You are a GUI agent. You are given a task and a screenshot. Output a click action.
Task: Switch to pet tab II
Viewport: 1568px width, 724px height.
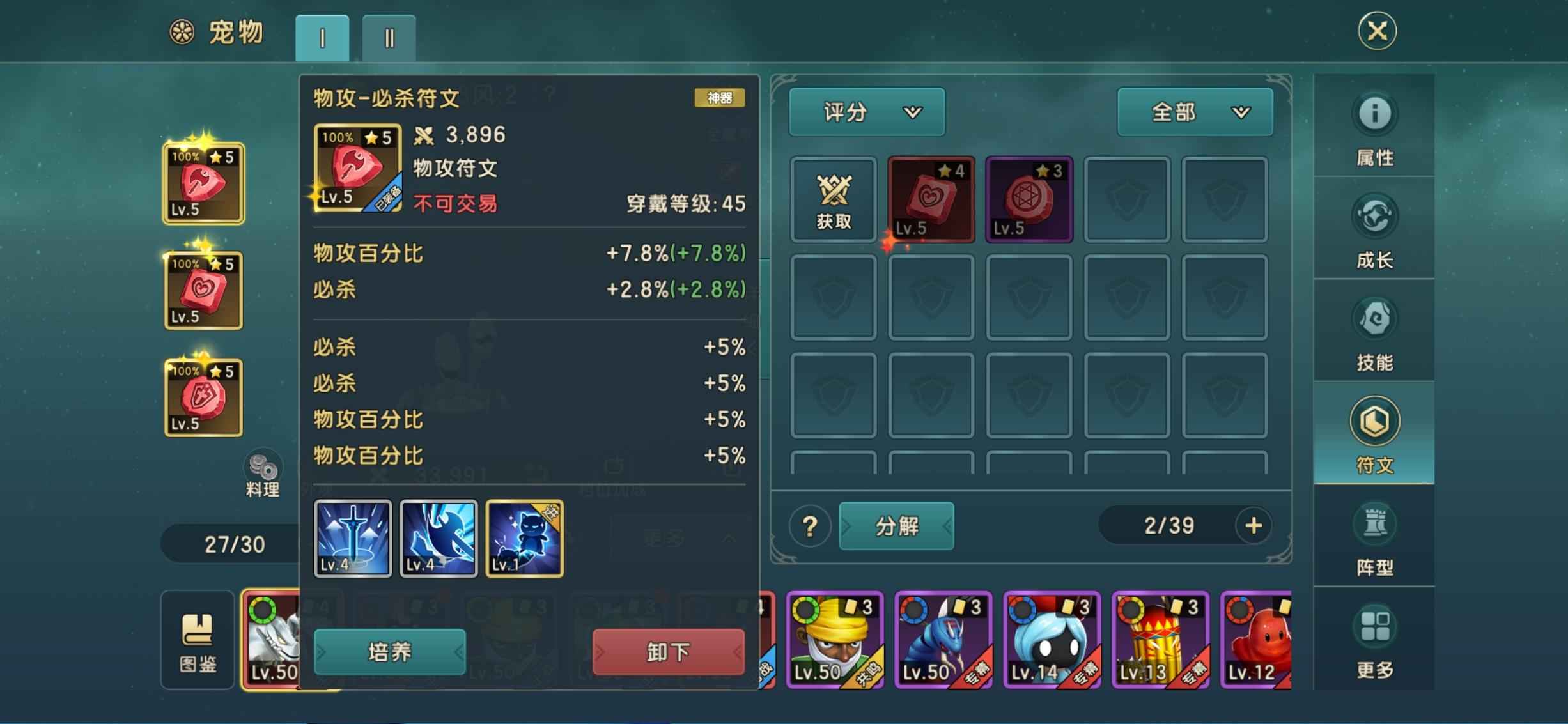pyautogui.click(x=389, y=37)
